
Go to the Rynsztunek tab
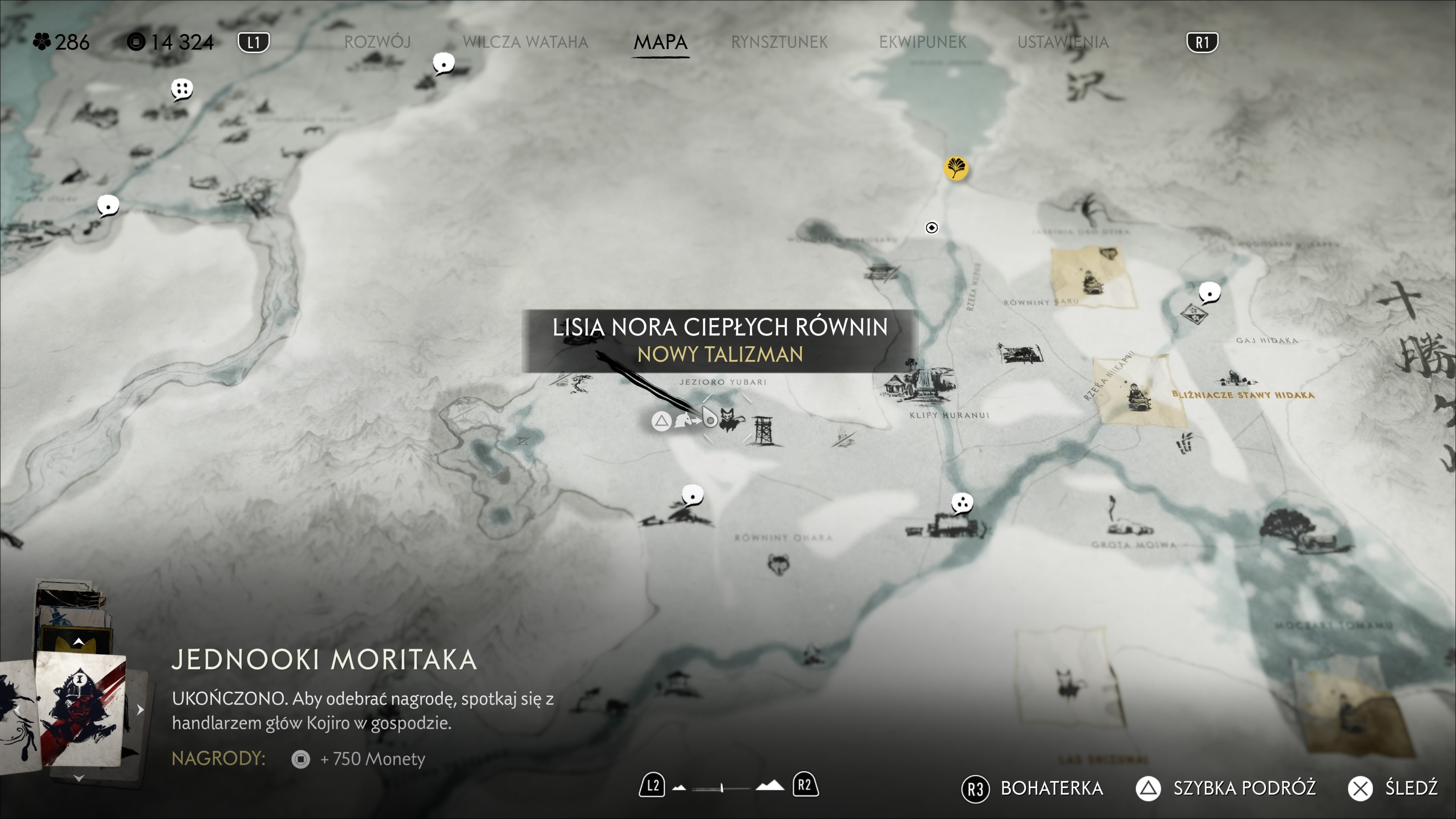pyautogui.click(x=779, y=42)
